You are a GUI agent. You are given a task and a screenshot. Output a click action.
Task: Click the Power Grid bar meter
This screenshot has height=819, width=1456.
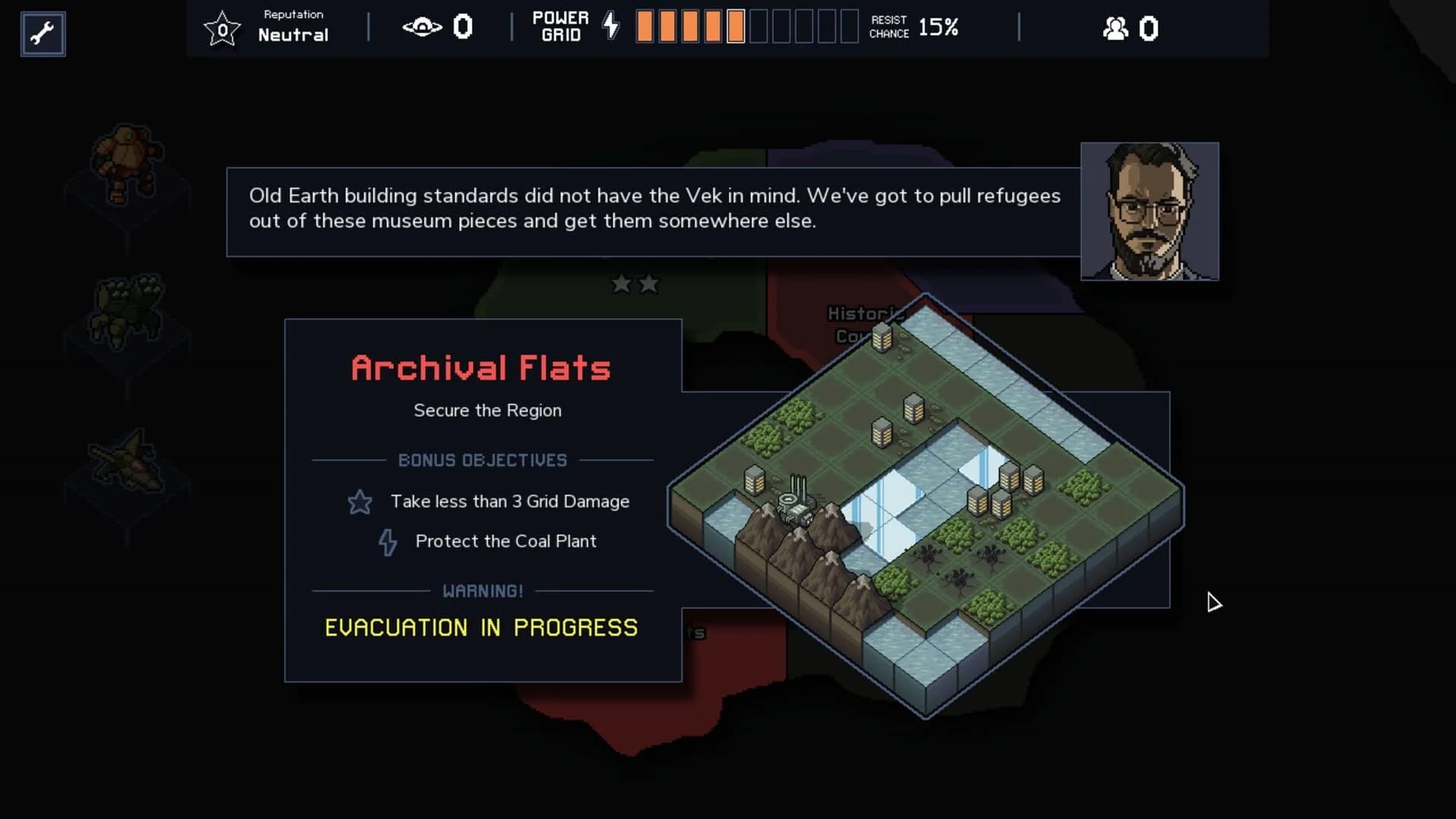(743, 27)
